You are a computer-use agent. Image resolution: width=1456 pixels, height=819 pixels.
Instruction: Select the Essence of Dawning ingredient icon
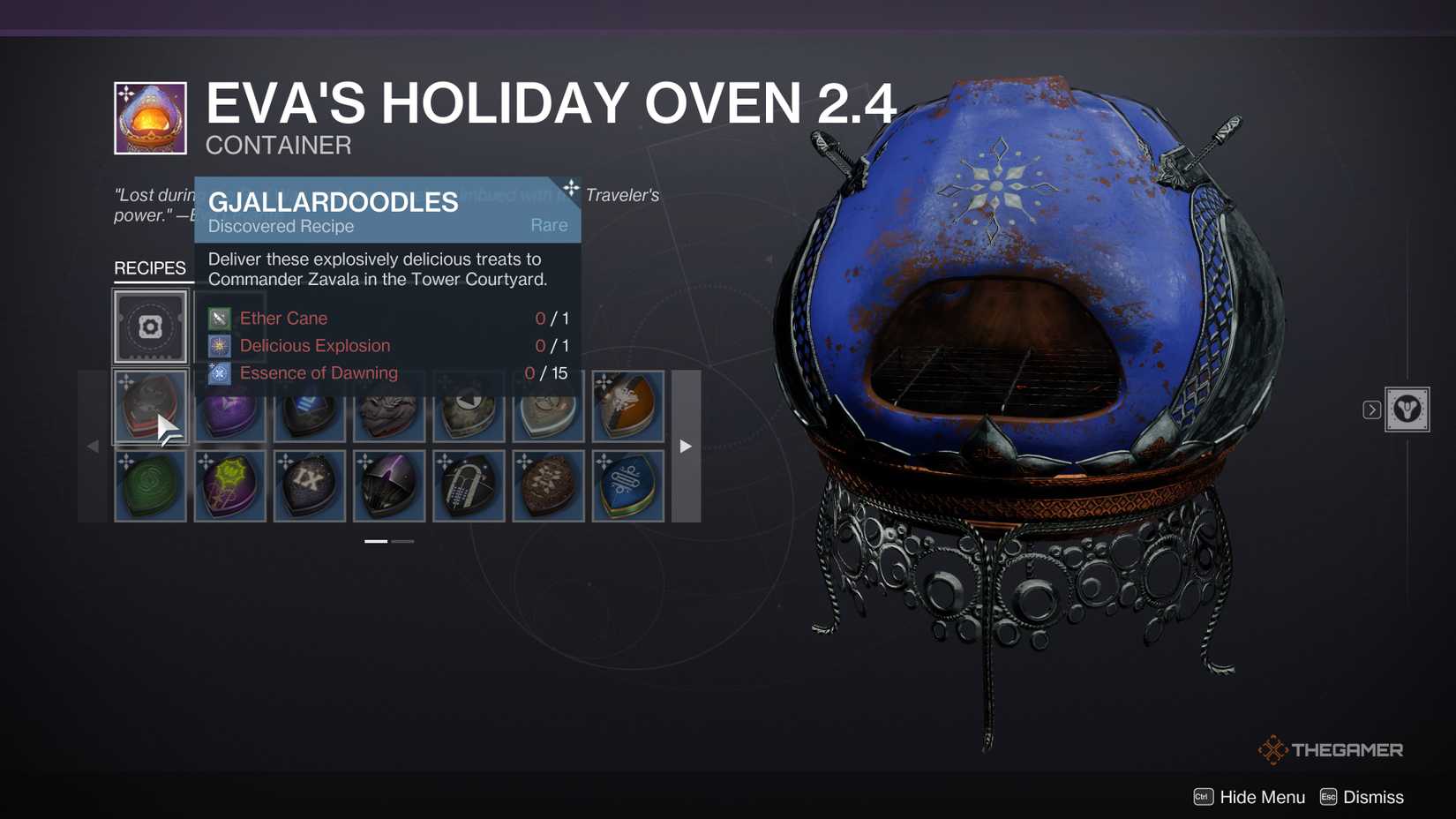218,372
